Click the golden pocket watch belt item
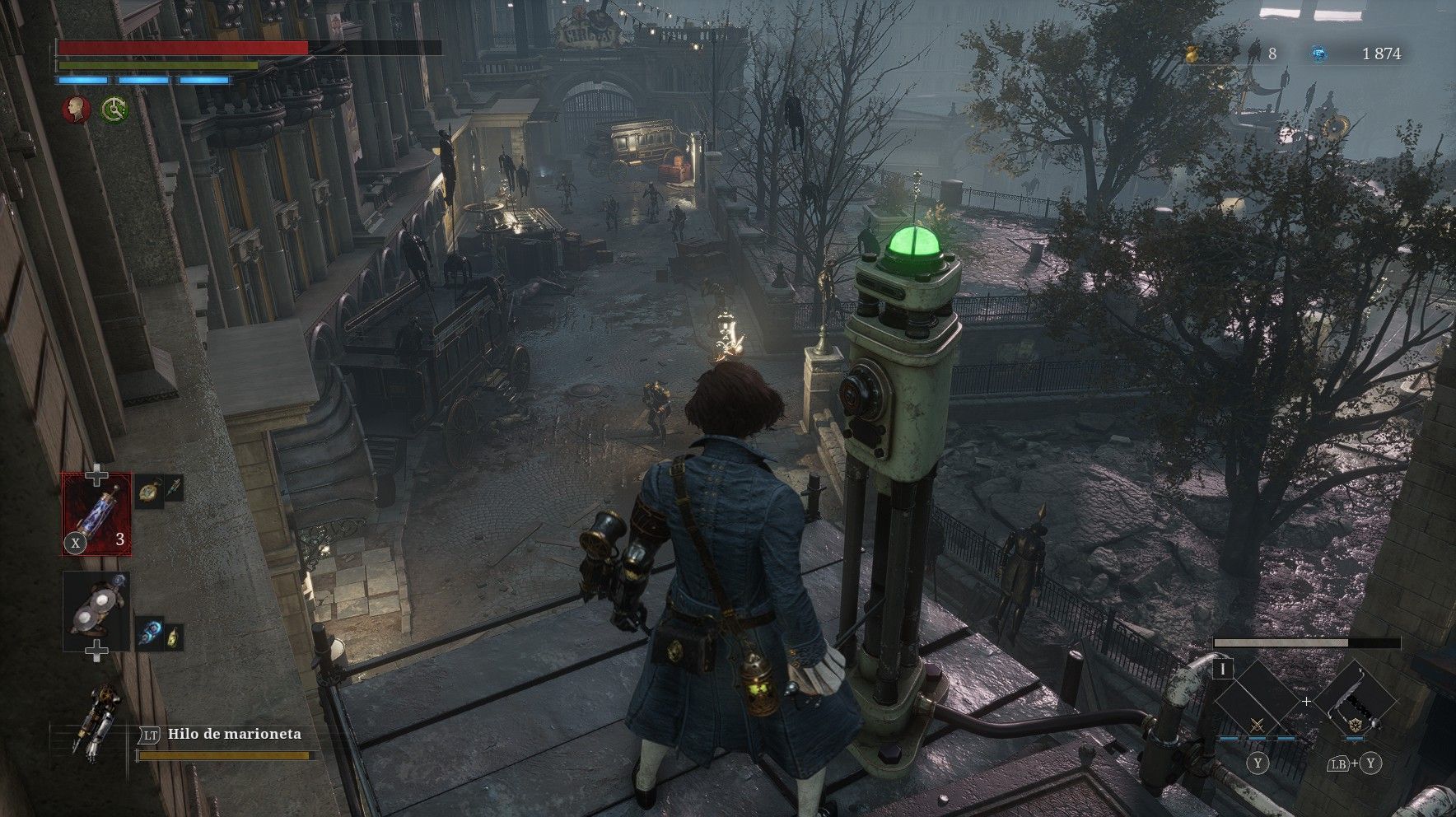This screenshot has height=817, width=1456. click(148, 489)
